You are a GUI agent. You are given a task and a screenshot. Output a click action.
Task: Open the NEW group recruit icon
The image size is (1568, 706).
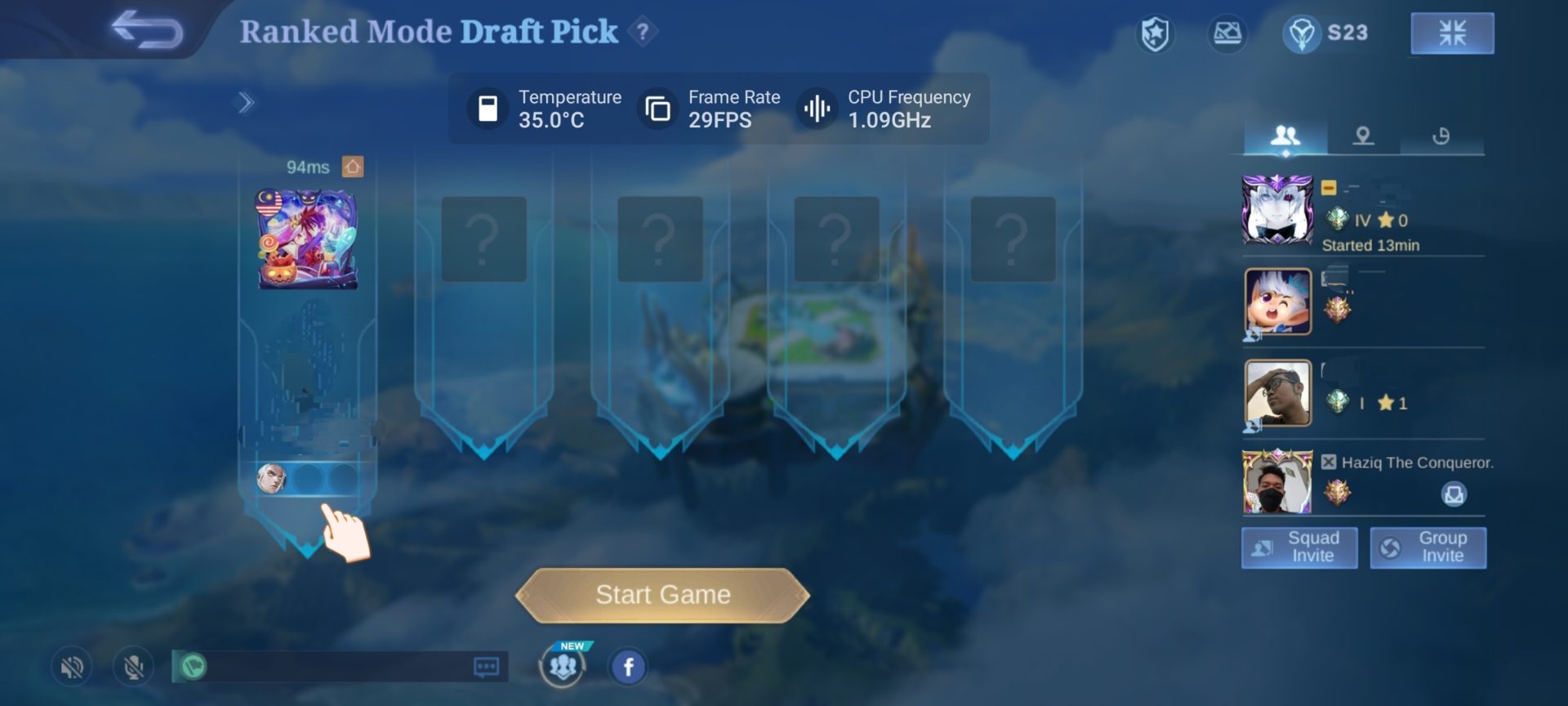click(x=563, y=666)
